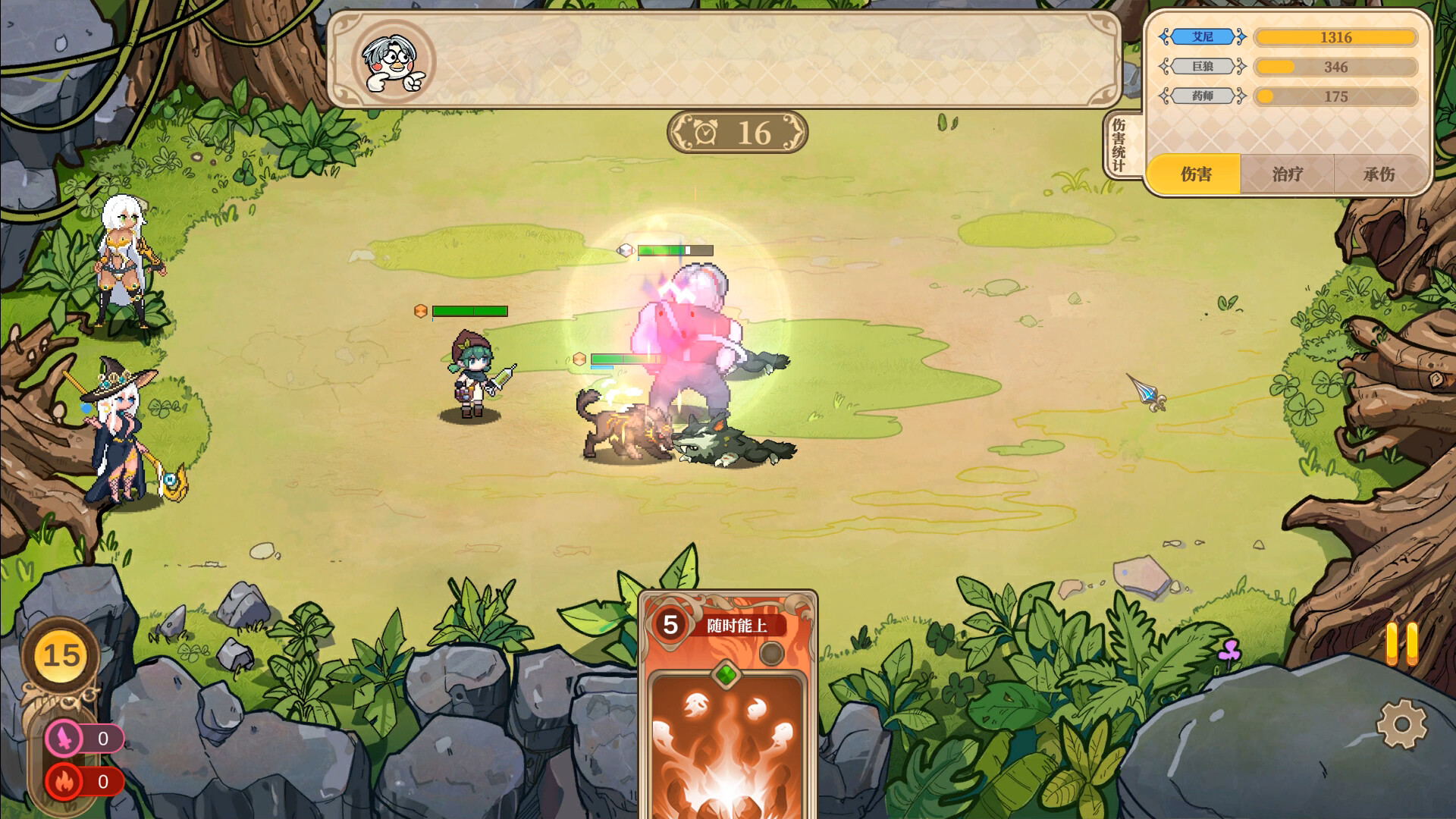The width and height of the screenshot is (1456, 819).
Task: Click the bespectacled character portrait
Action: click(x=393, y=62)
